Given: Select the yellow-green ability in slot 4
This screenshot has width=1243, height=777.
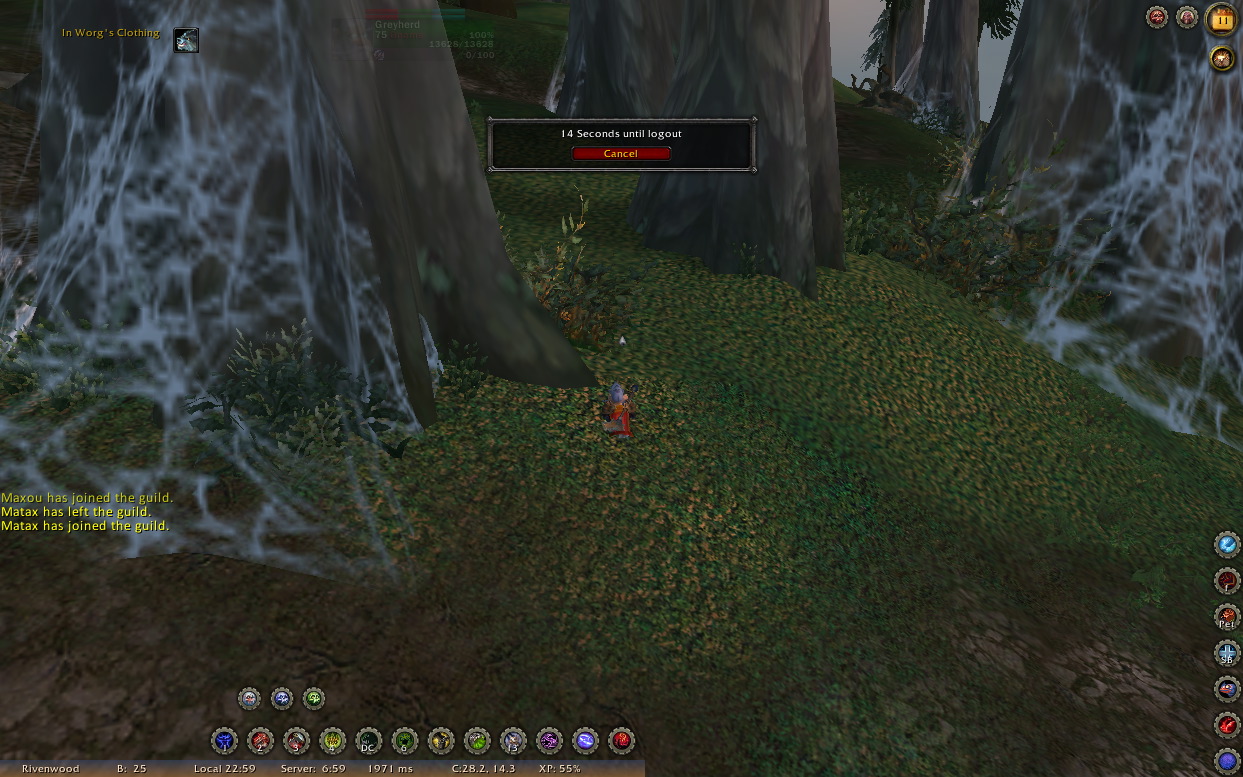Looking at the screenshot, I should (x=332, y=741).
